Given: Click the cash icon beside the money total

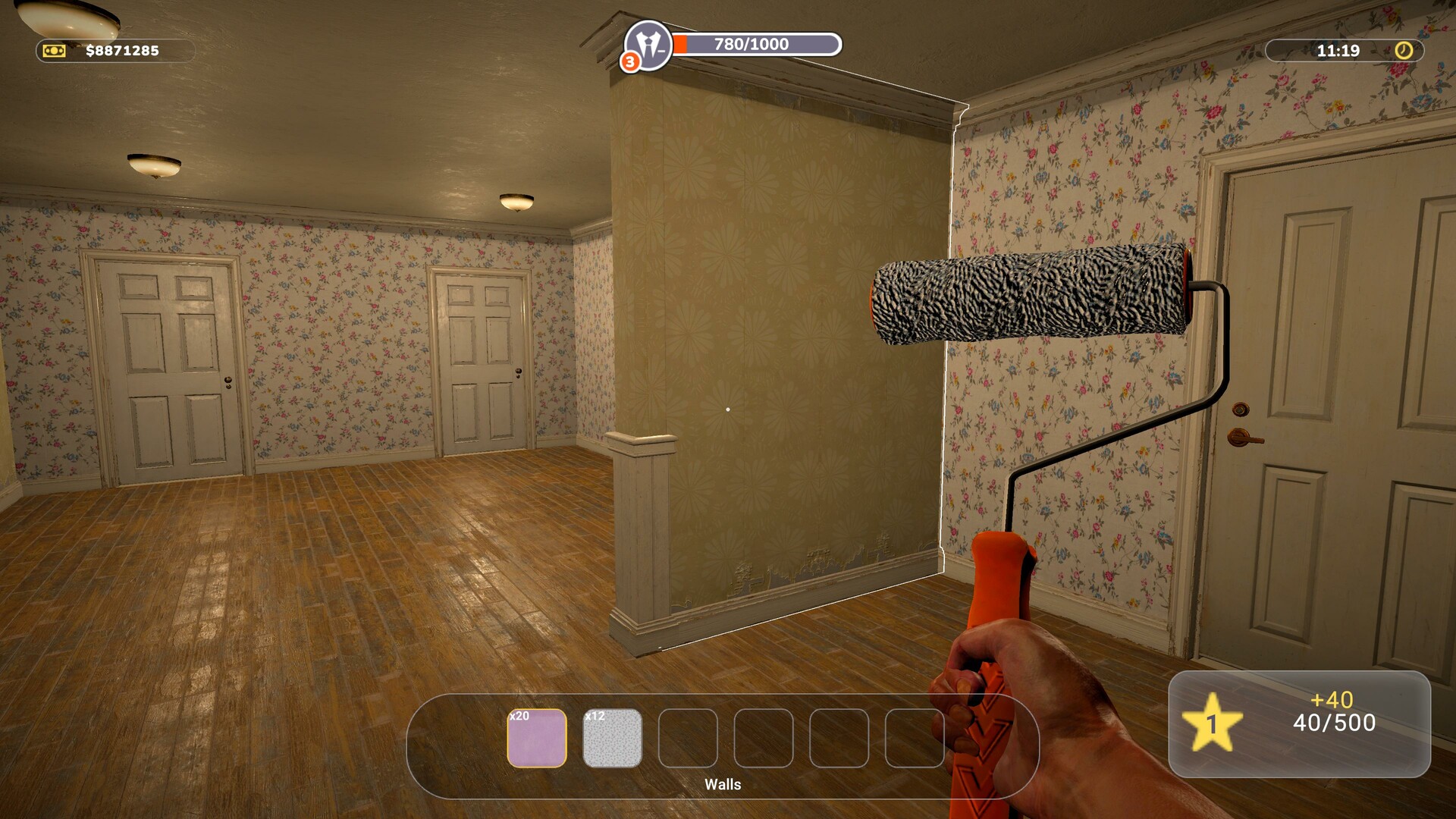Looking at the screenshot, I should [53, 52].
